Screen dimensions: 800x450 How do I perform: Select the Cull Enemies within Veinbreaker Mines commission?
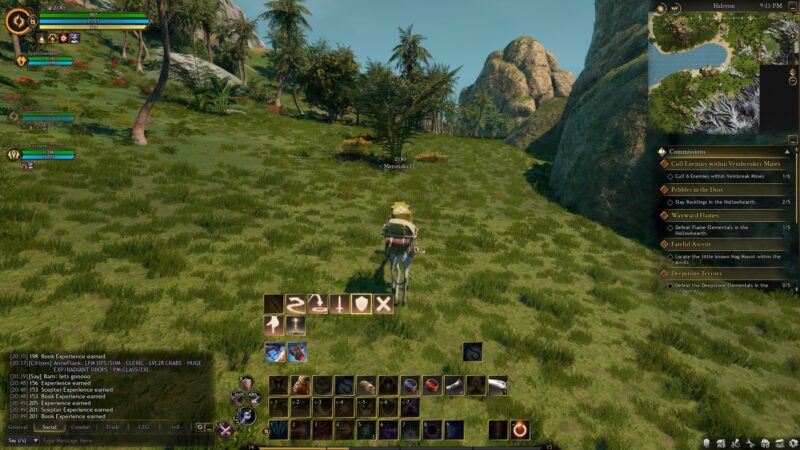tap(720, 163)
